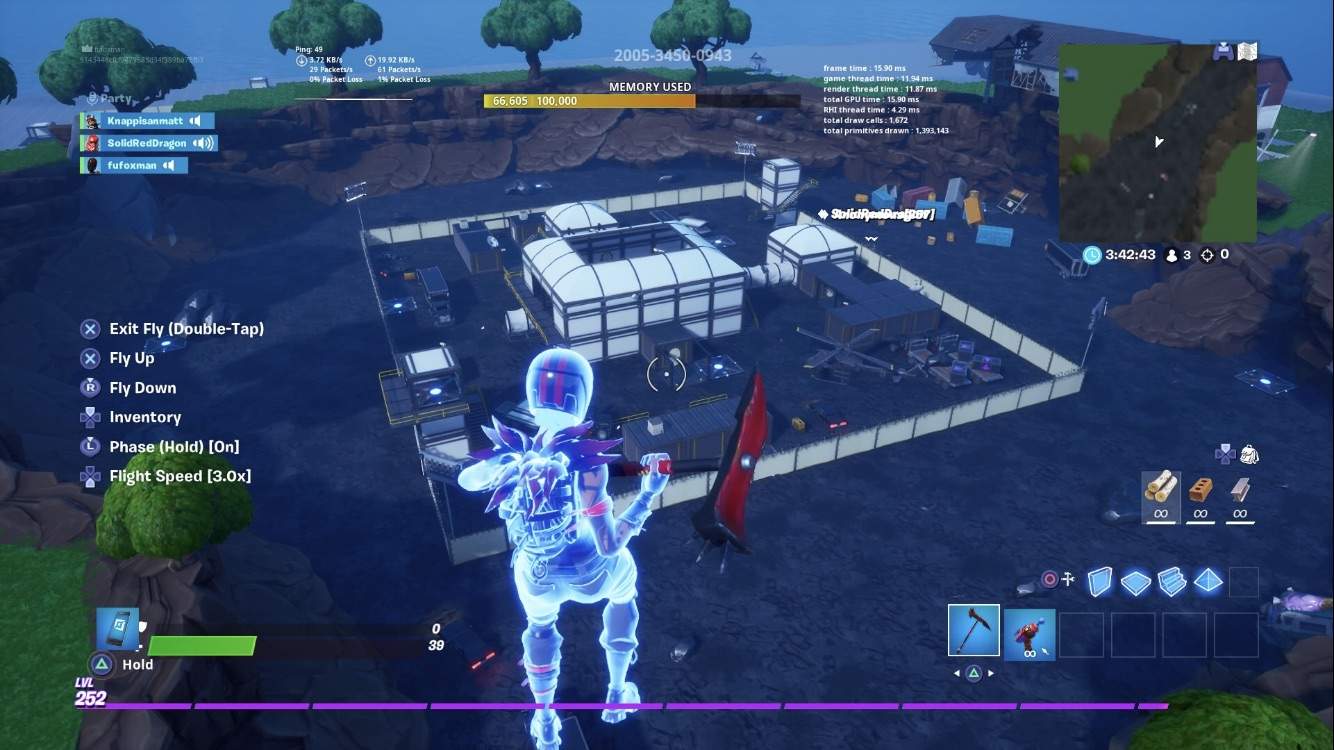This screenshot has height=750, width=1334.
Task: Select the floor build piece icon
Action: pyautogui.click(x=1136, y=580)
